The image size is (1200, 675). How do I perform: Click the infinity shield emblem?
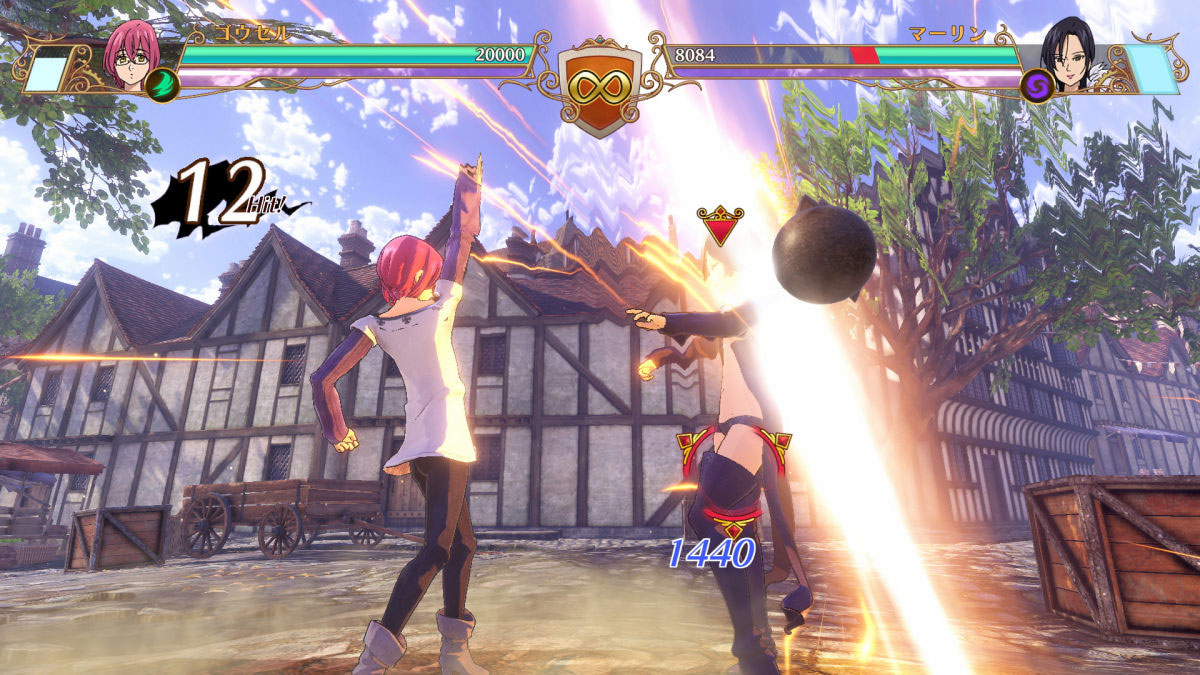click(599, 85)
